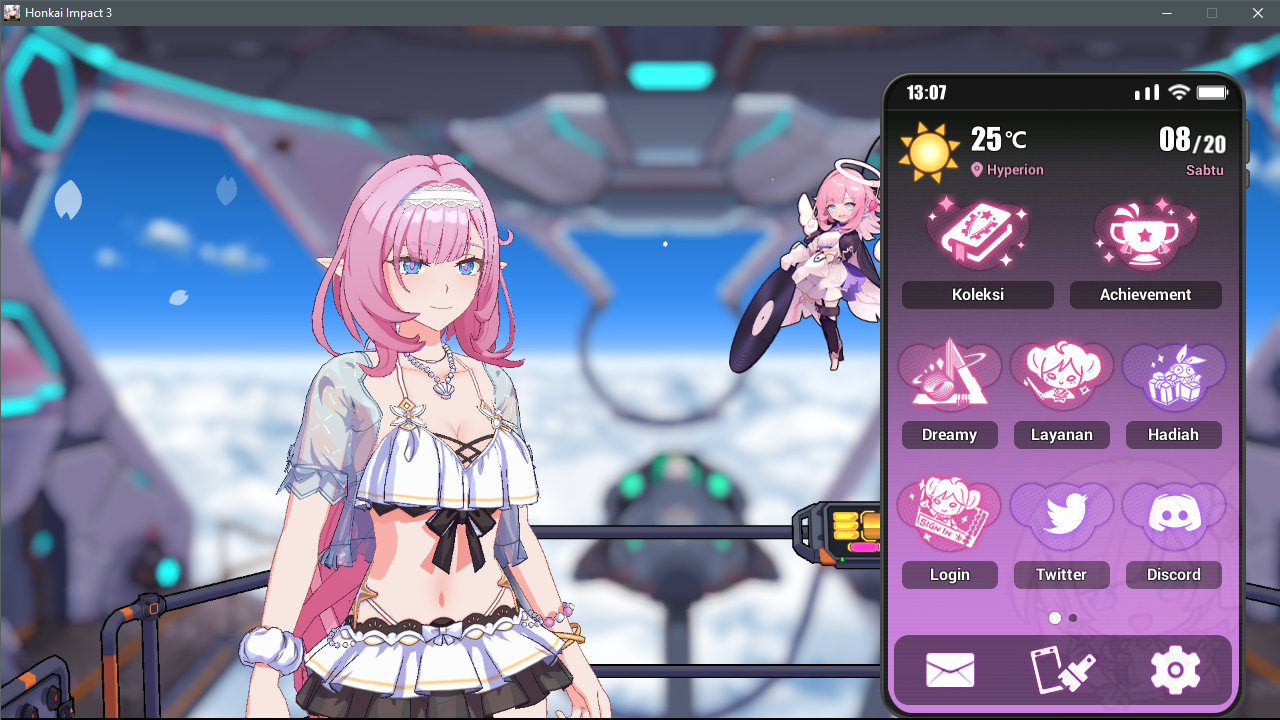This screenshot has height=720, width=1280.
Task: Click the Hyperion location label
Action: coord(1007,170)
